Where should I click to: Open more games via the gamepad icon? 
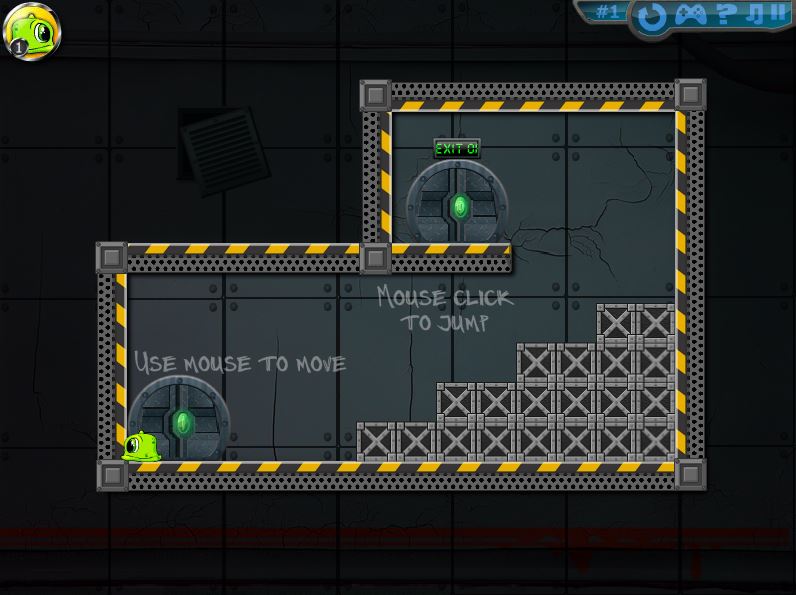[691, 14]
